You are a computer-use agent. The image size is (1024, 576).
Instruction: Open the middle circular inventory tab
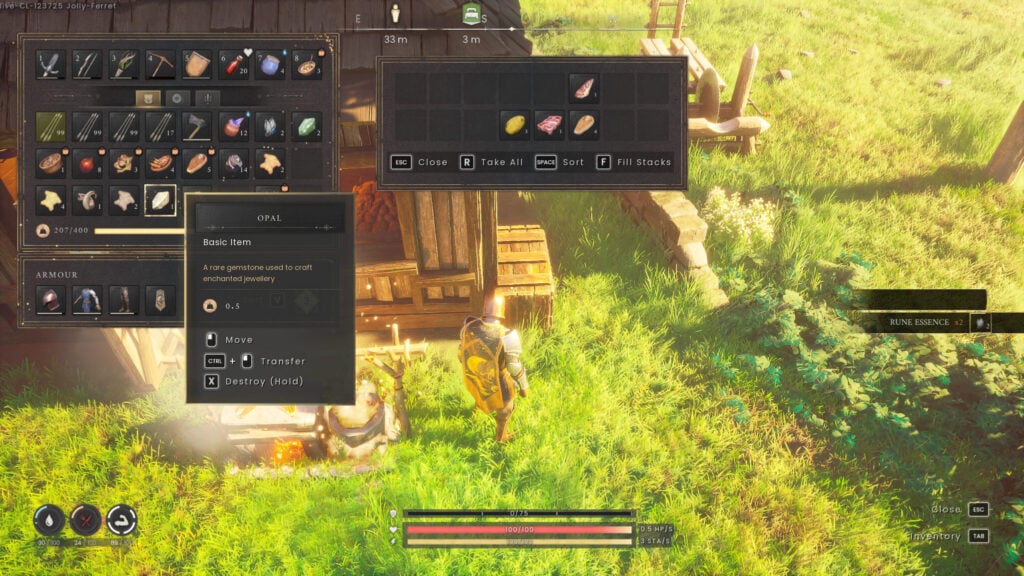[x=177, y=98]
